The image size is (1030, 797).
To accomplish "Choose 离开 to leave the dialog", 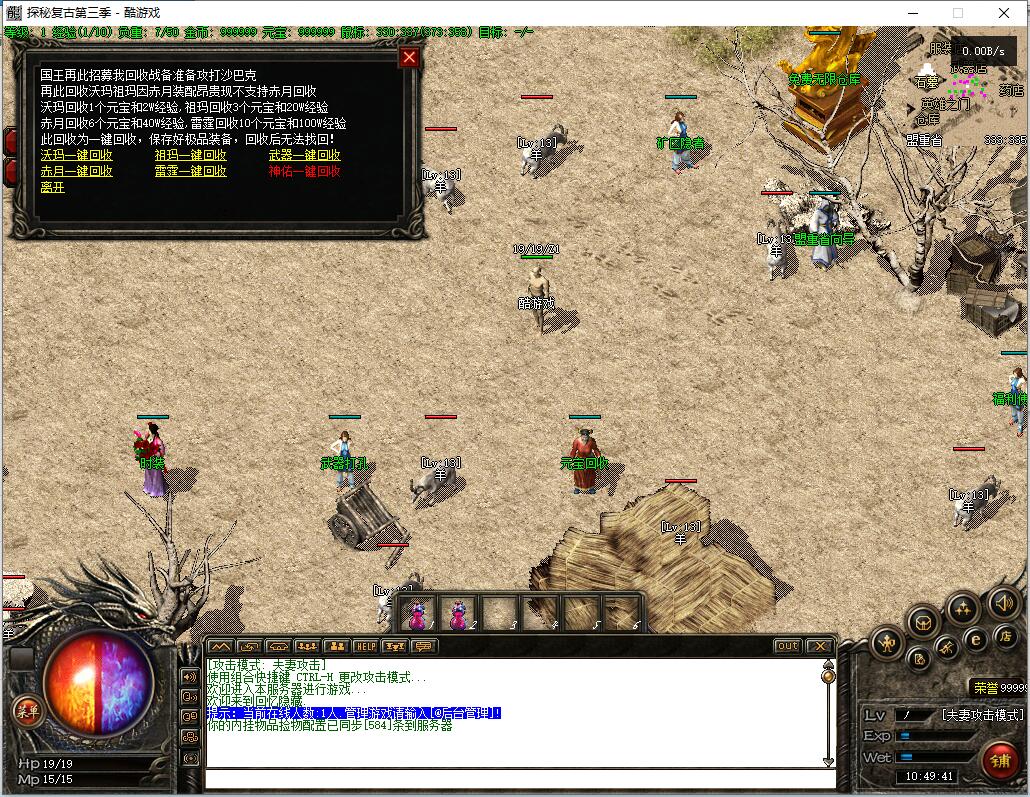I will click(52, 187).
